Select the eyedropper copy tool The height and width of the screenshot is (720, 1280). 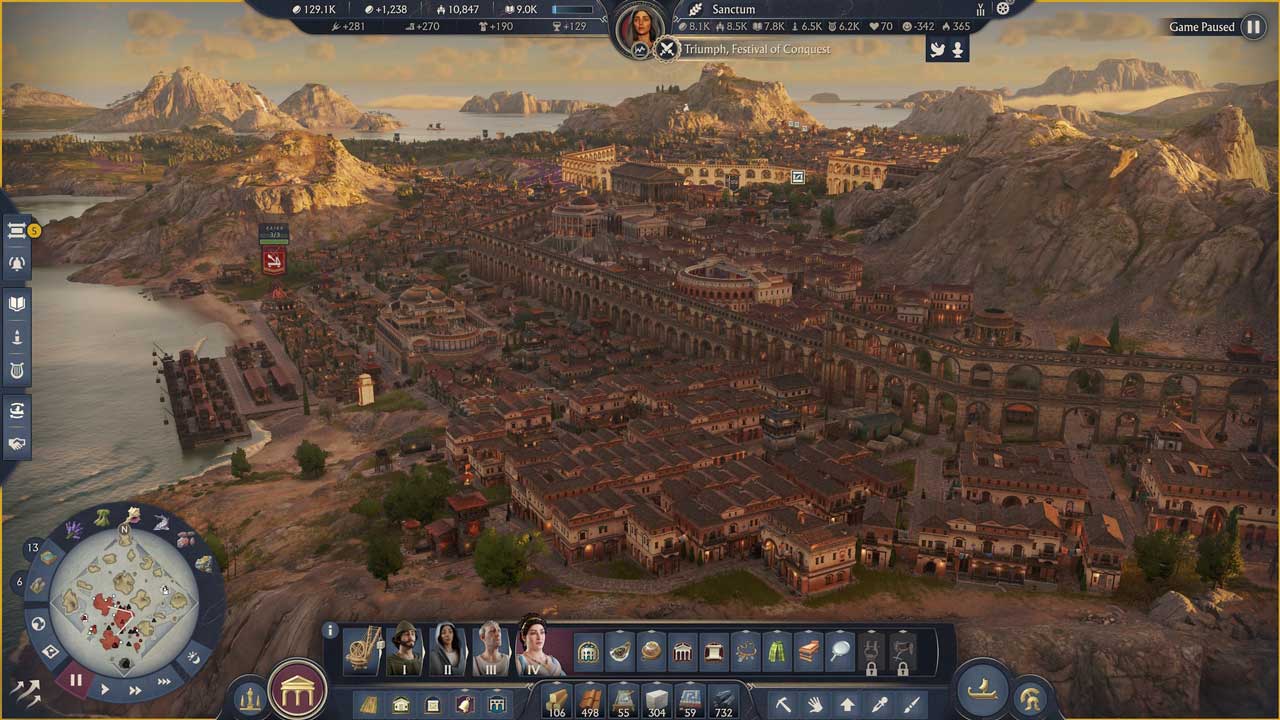pos(879,704)
